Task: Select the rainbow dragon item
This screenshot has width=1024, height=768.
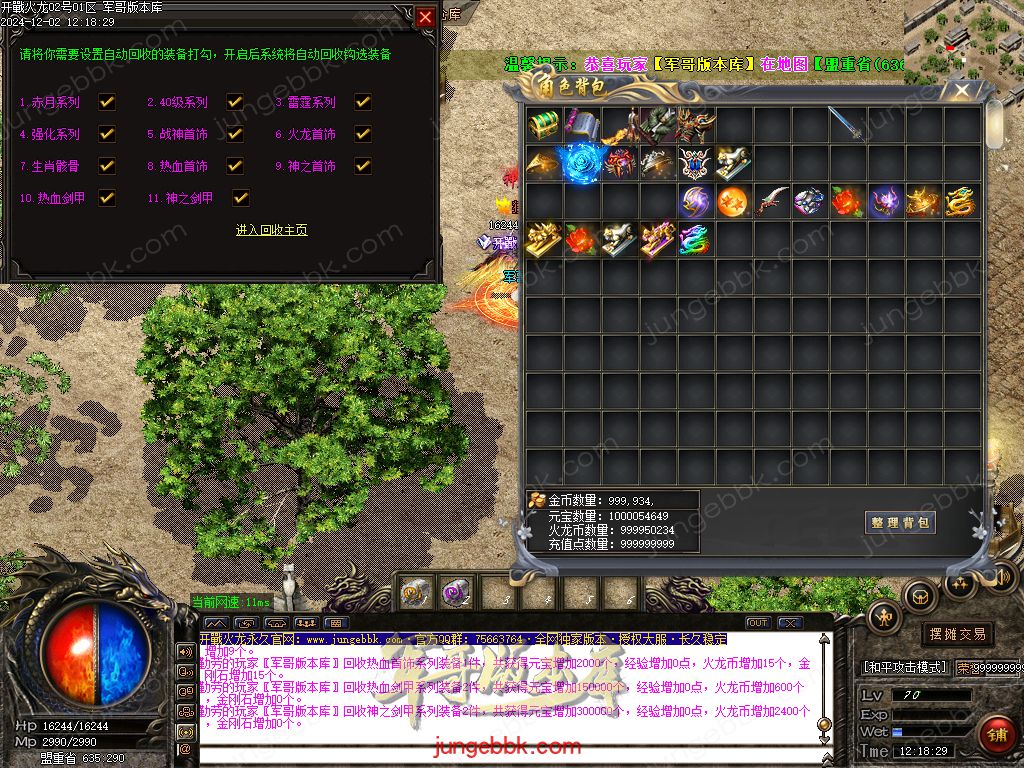Action: coord(694,239)
